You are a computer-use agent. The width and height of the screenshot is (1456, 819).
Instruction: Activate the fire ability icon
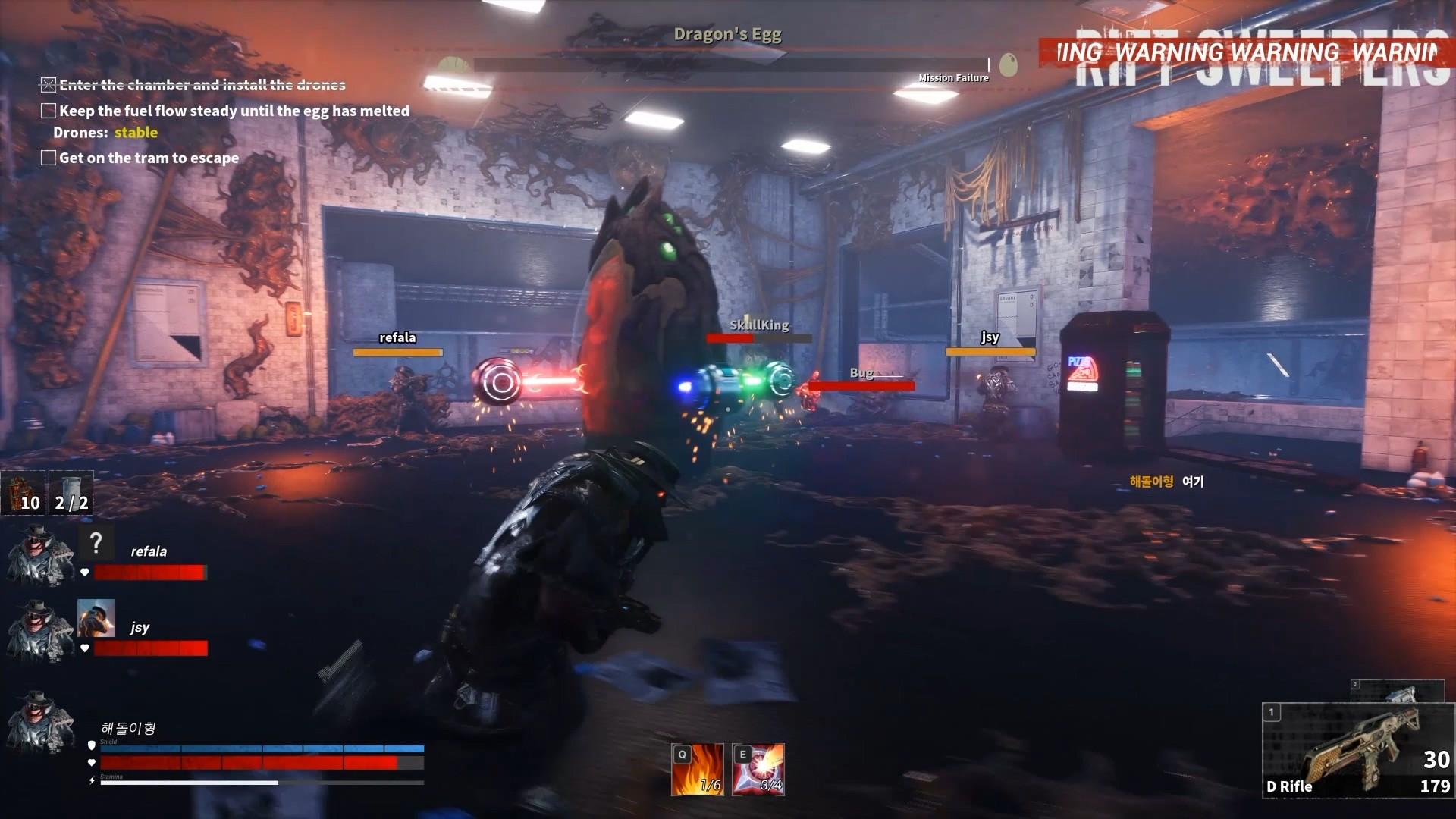[697, 770]
